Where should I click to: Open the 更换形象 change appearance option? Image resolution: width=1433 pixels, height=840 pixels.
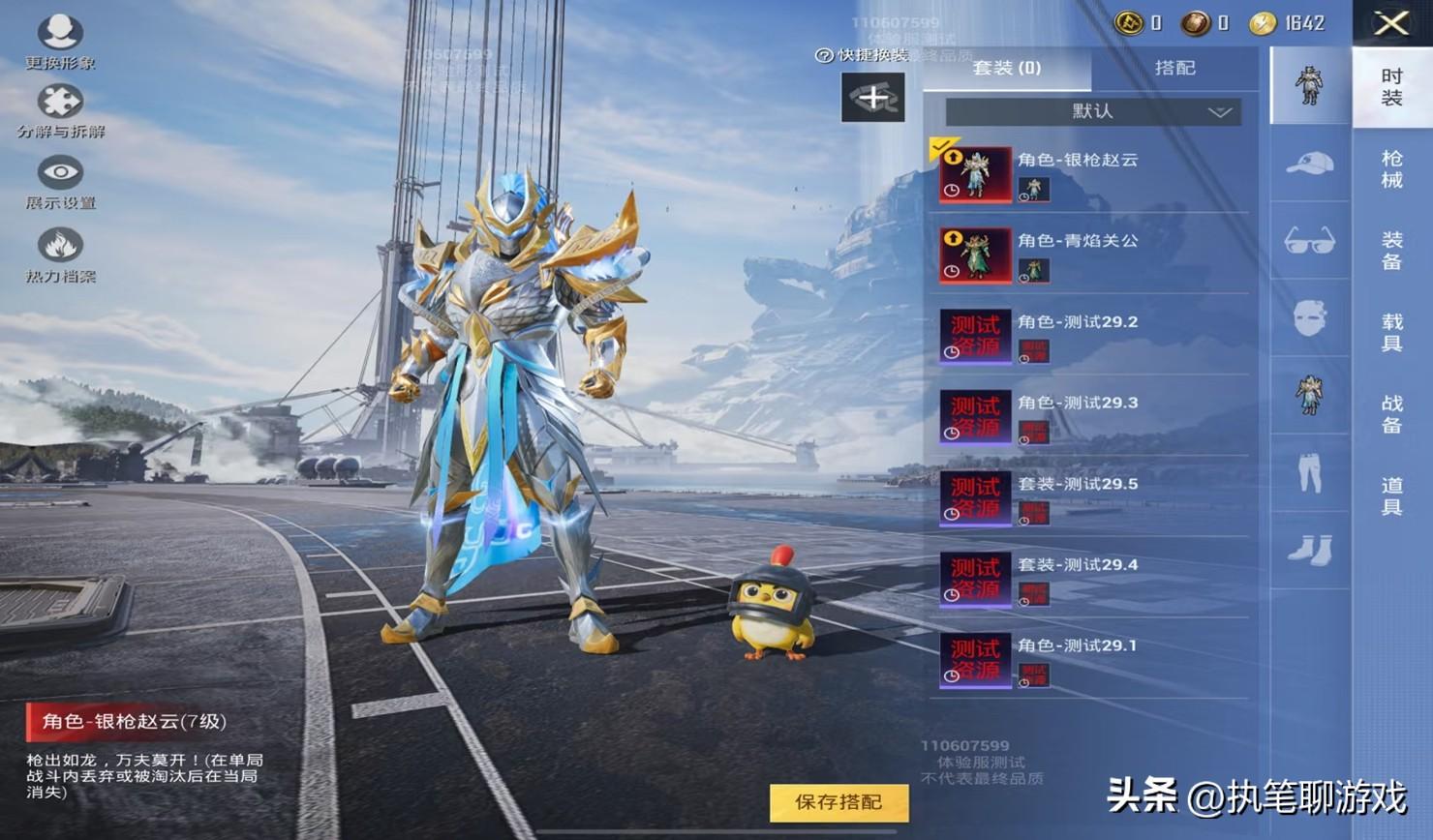[x=60, y=42]
